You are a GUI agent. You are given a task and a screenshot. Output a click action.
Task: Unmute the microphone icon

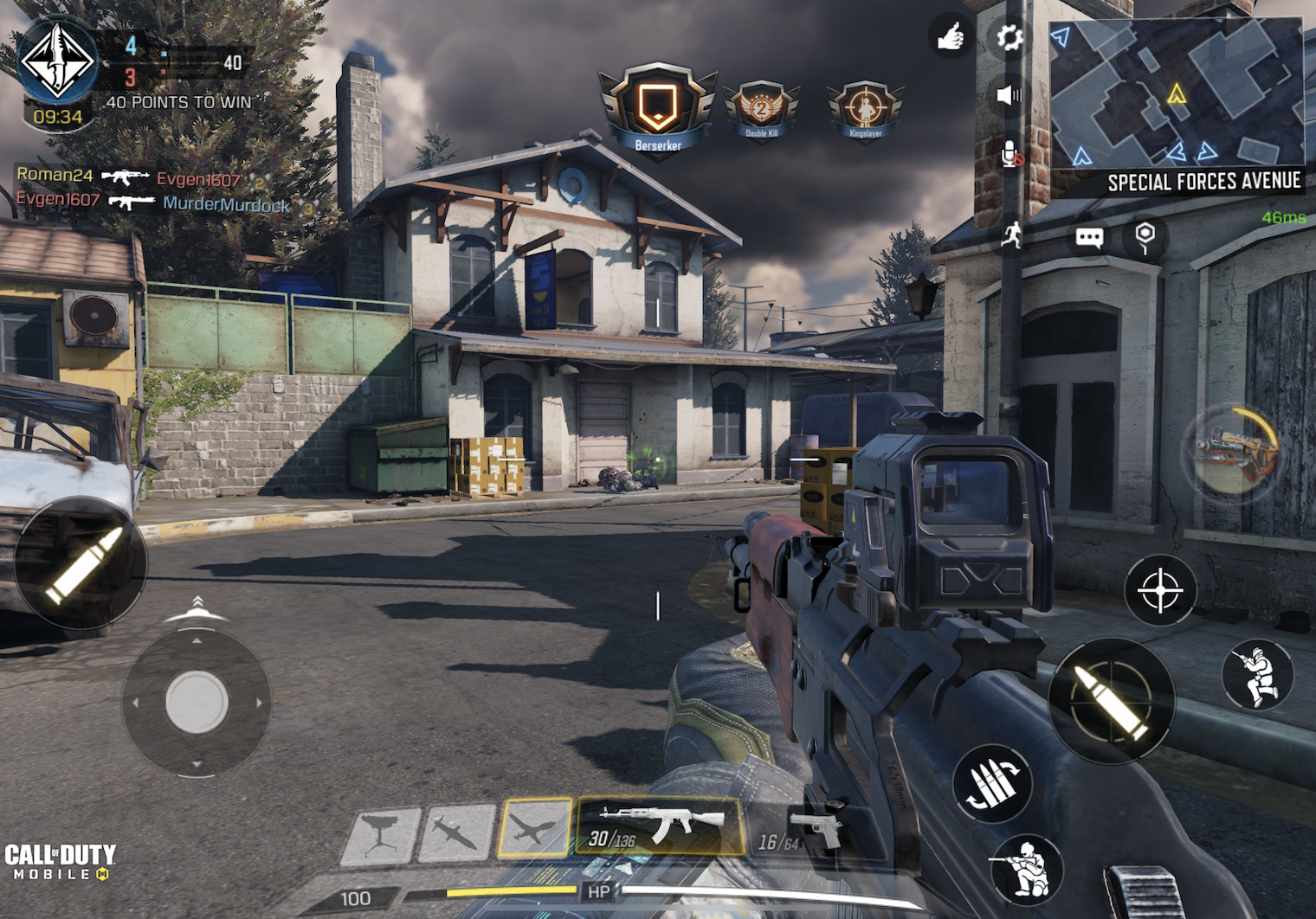(1011, 153)
